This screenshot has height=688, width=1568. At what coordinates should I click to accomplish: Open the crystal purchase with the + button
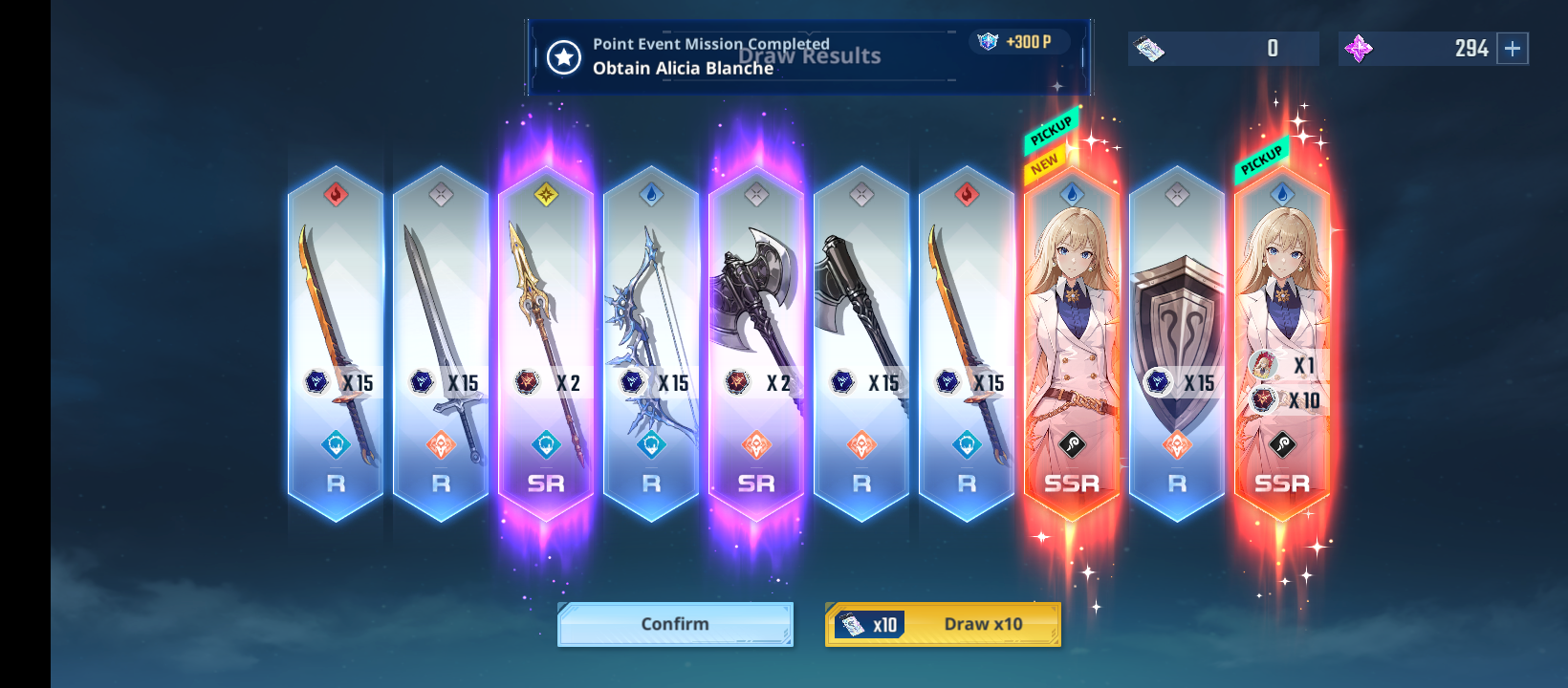[x=1514, y=48]
